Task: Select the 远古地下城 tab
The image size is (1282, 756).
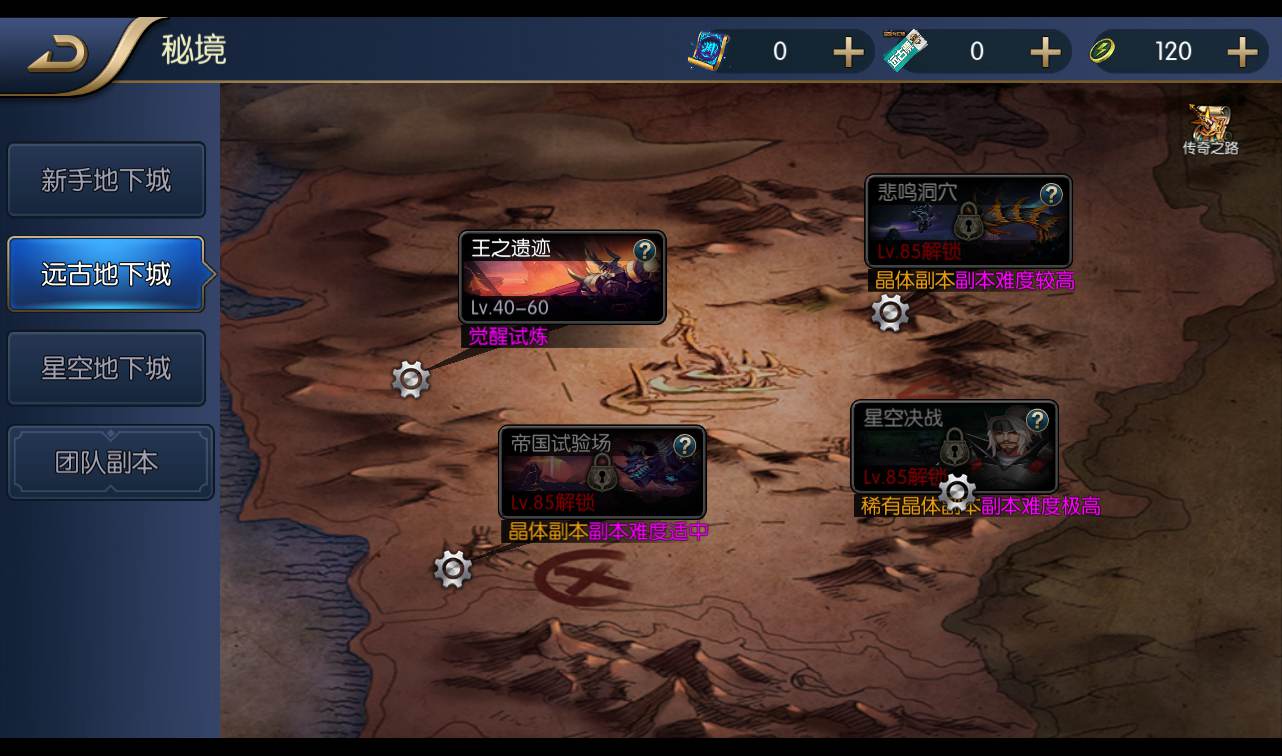Action: (106, 274)
